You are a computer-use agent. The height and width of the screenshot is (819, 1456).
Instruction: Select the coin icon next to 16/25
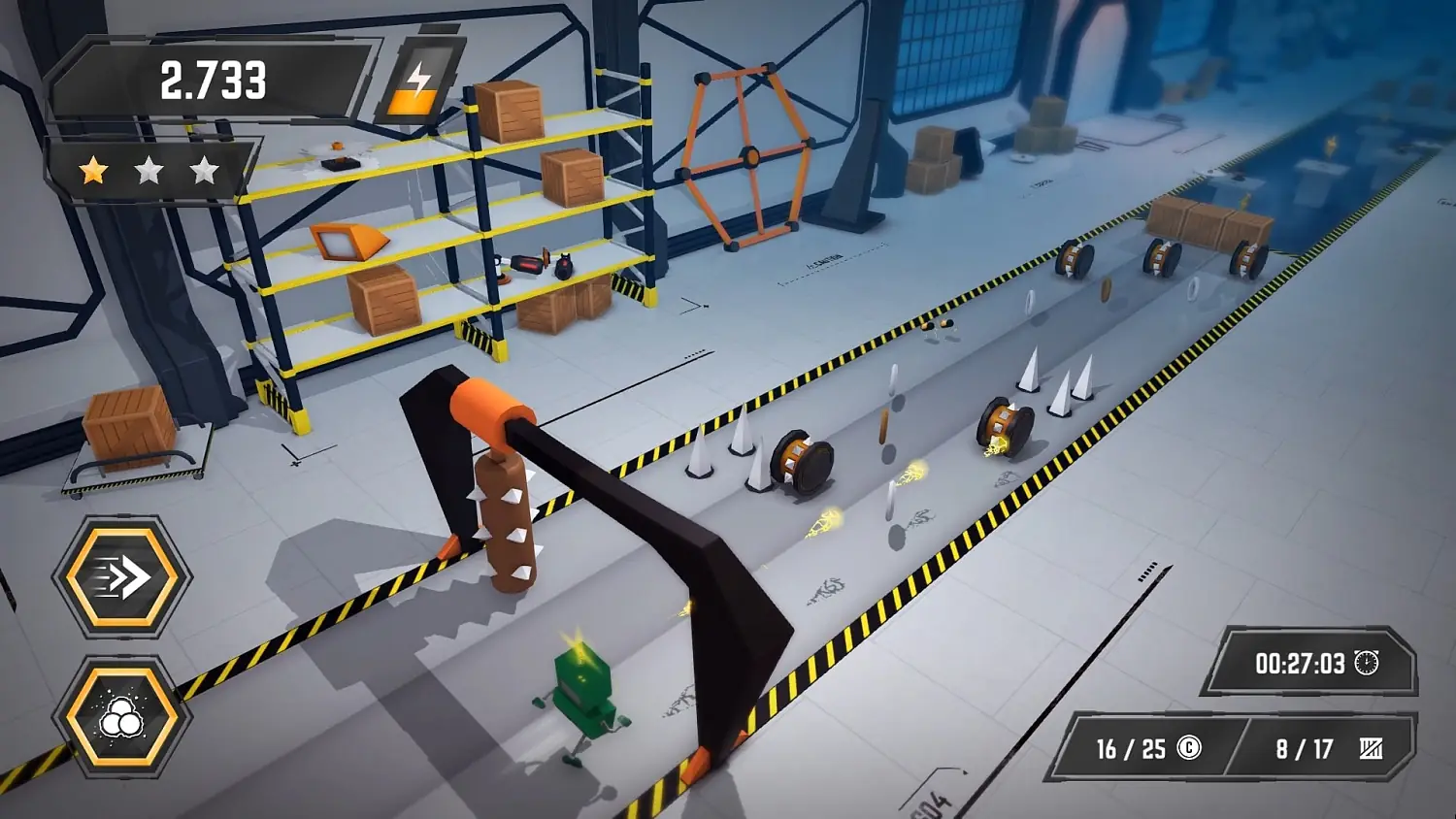point(1188,748)
